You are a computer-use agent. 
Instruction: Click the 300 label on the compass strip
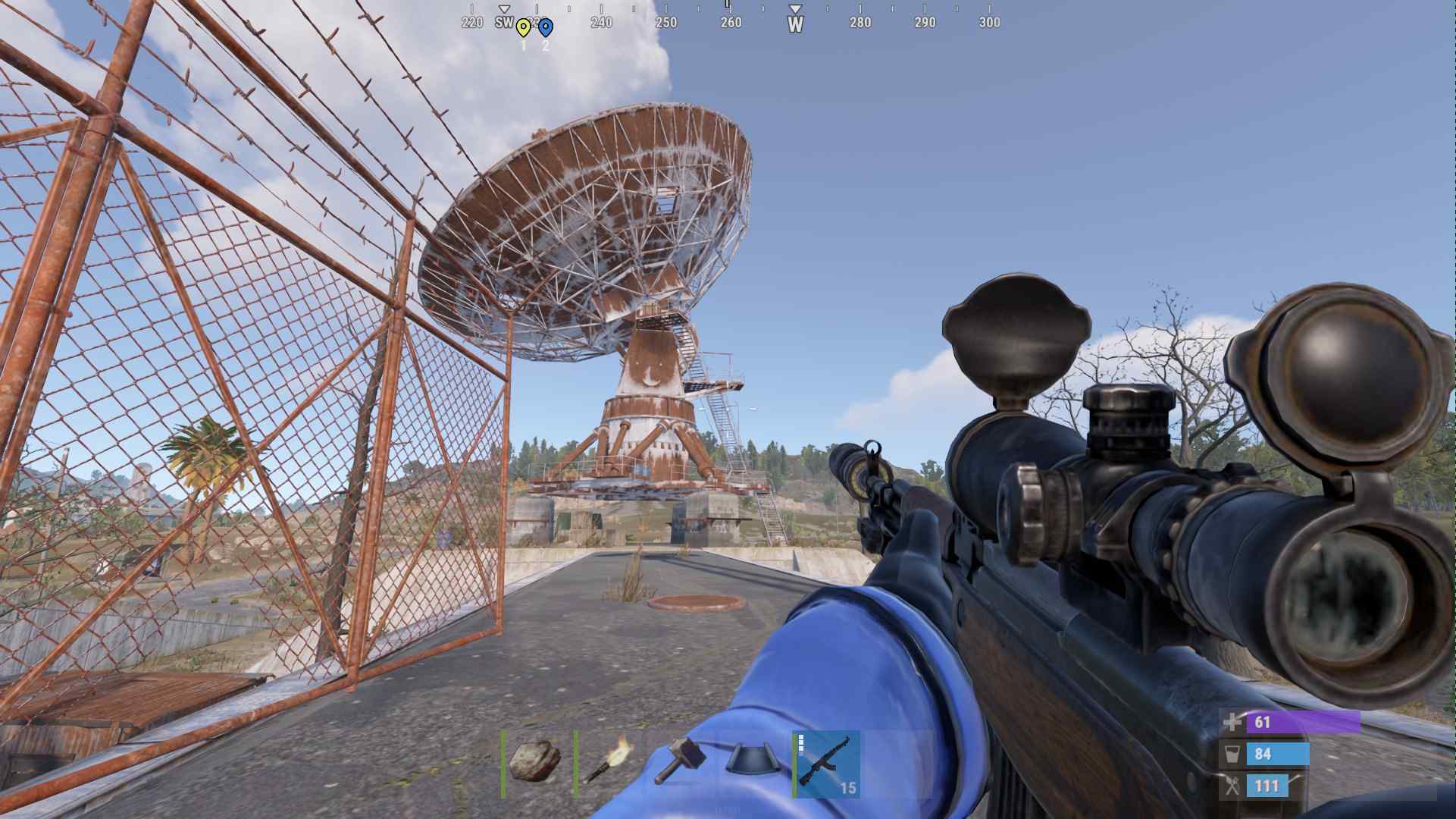click(990, 23)
